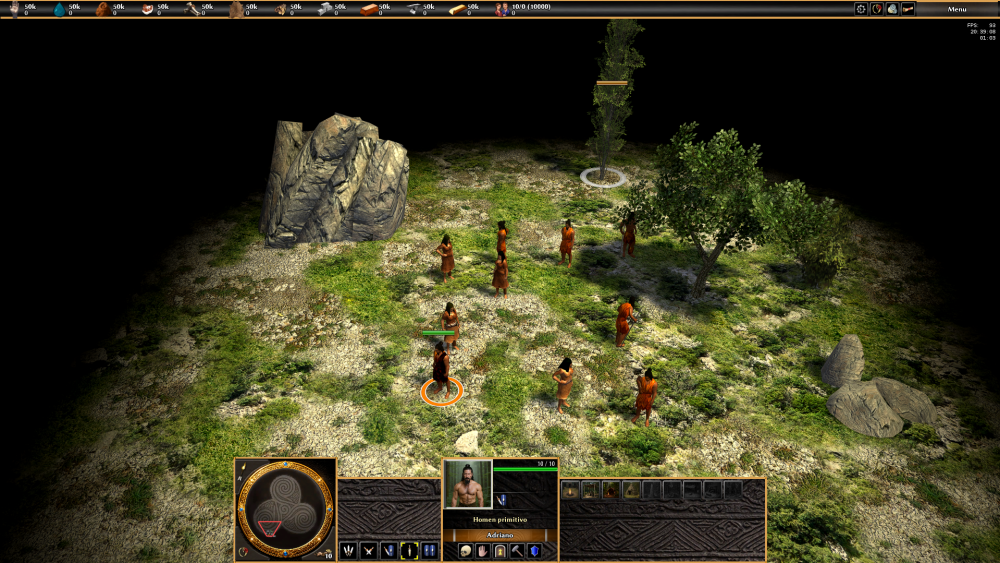The width and height of the screenshot is (1000, 563).
Task: Choose the arched doorway command icon
Action: (x=499, y=551)
